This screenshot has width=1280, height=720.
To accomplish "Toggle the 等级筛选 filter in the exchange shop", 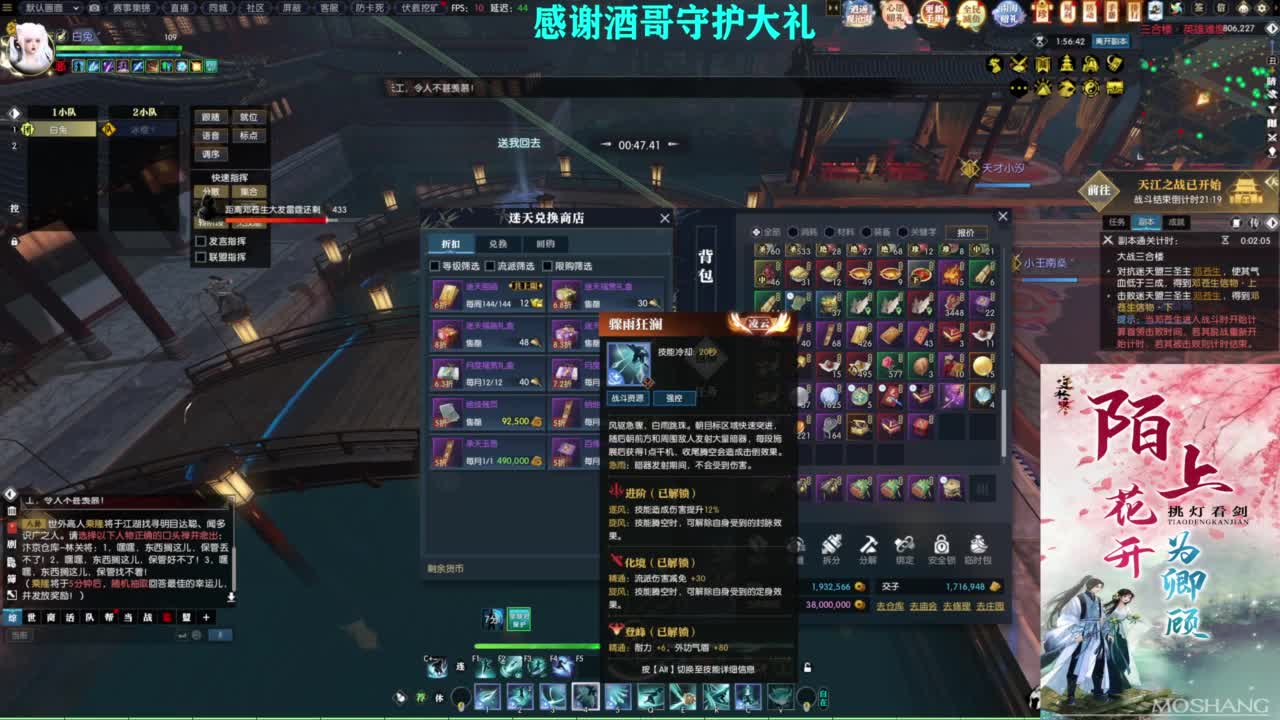I will (436, 266).
